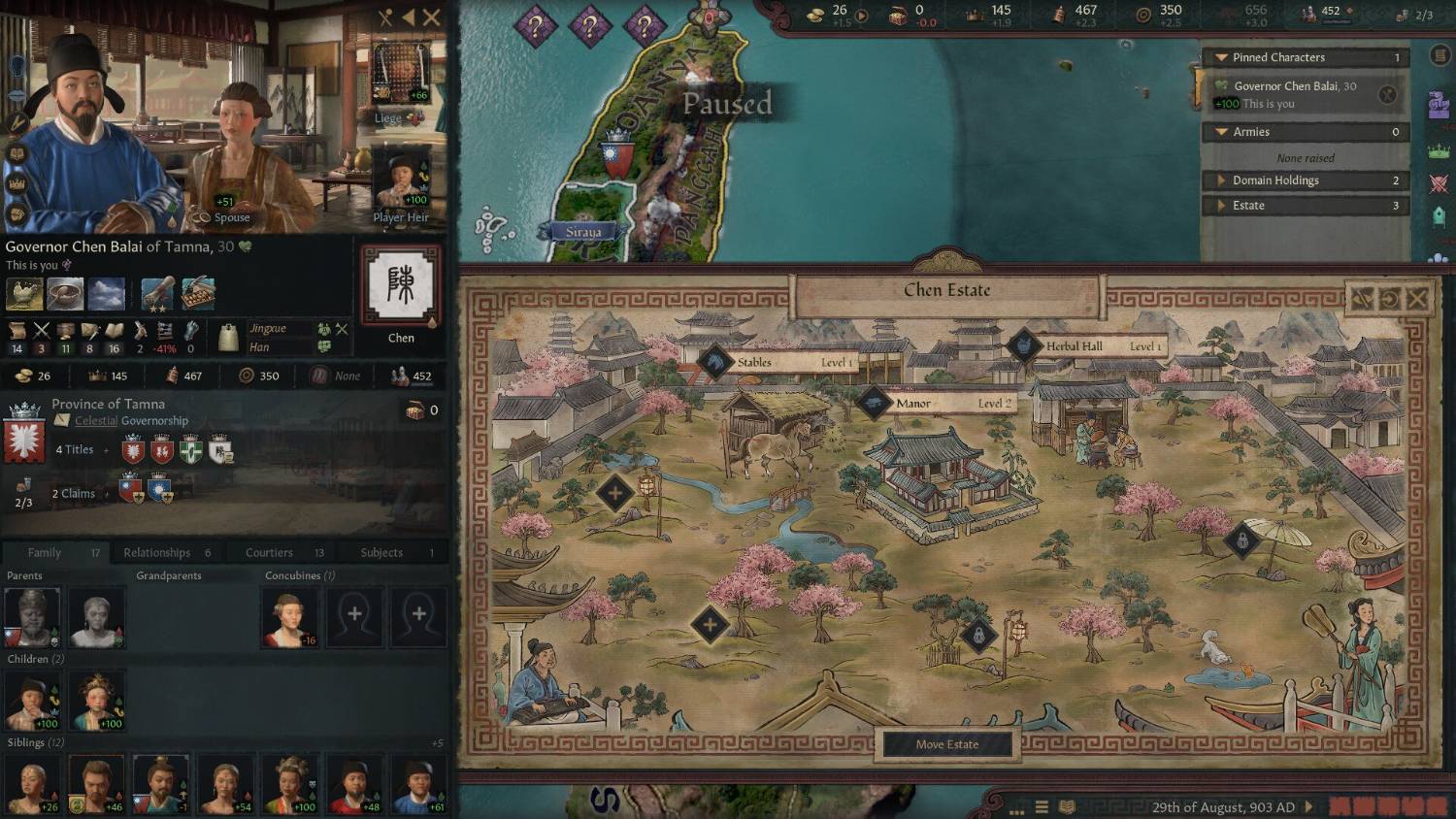This screenshot has height=819, width=1456.
Task: Show the Subjects tab
Action: 381,552
